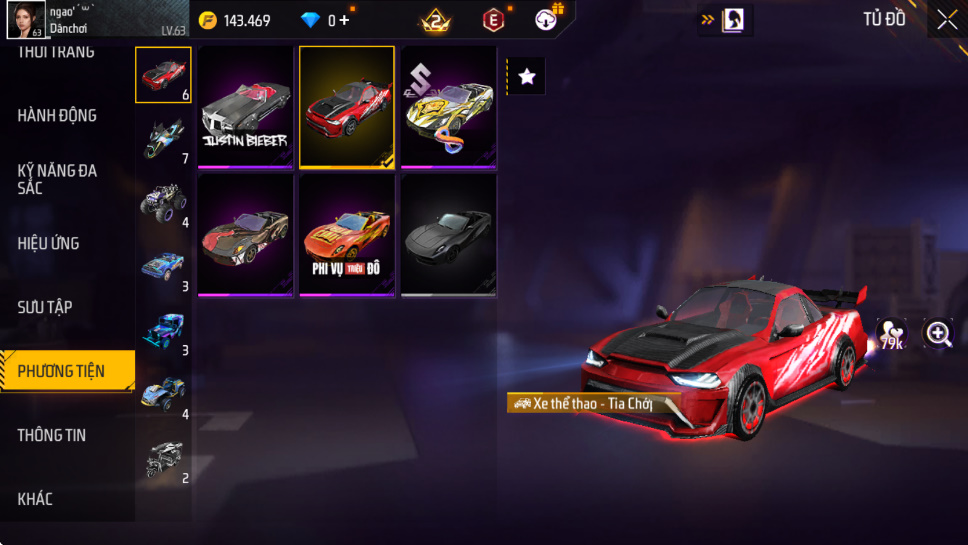
Task: Choose the plain black sports car skin
Action: 449,236
